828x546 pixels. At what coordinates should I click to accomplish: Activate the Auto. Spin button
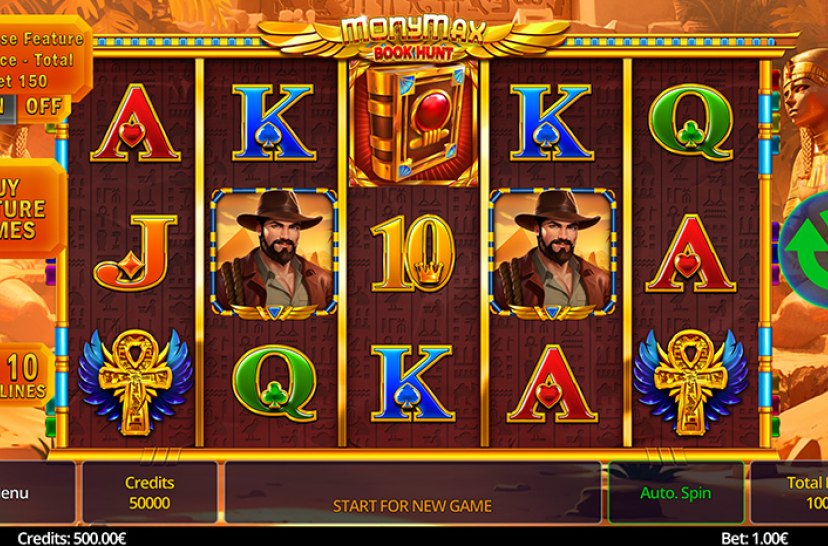[x=675, y=492]
